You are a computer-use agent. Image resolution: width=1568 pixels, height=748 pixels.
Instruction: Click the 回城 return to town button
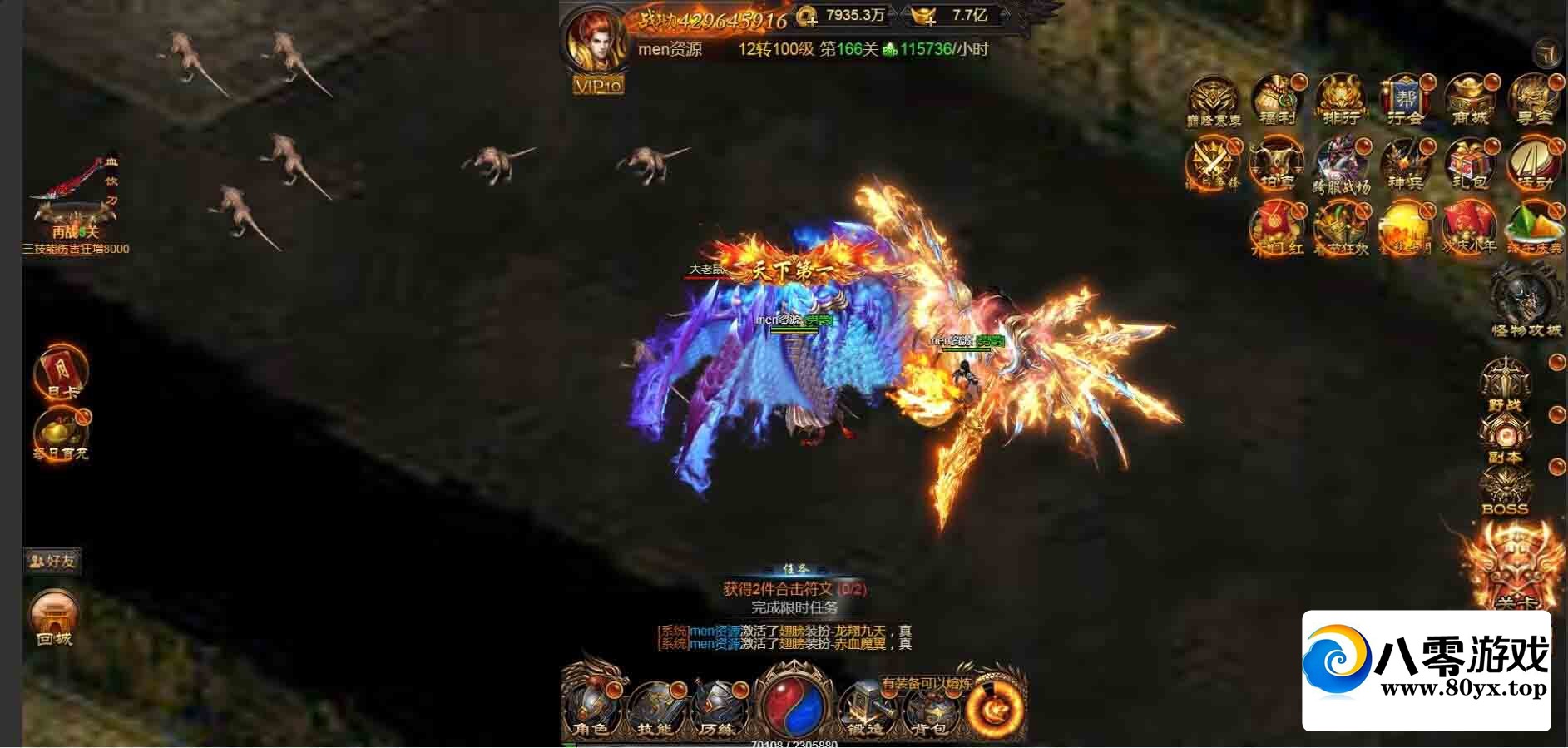pyautogui.click(x=55, y=618)
